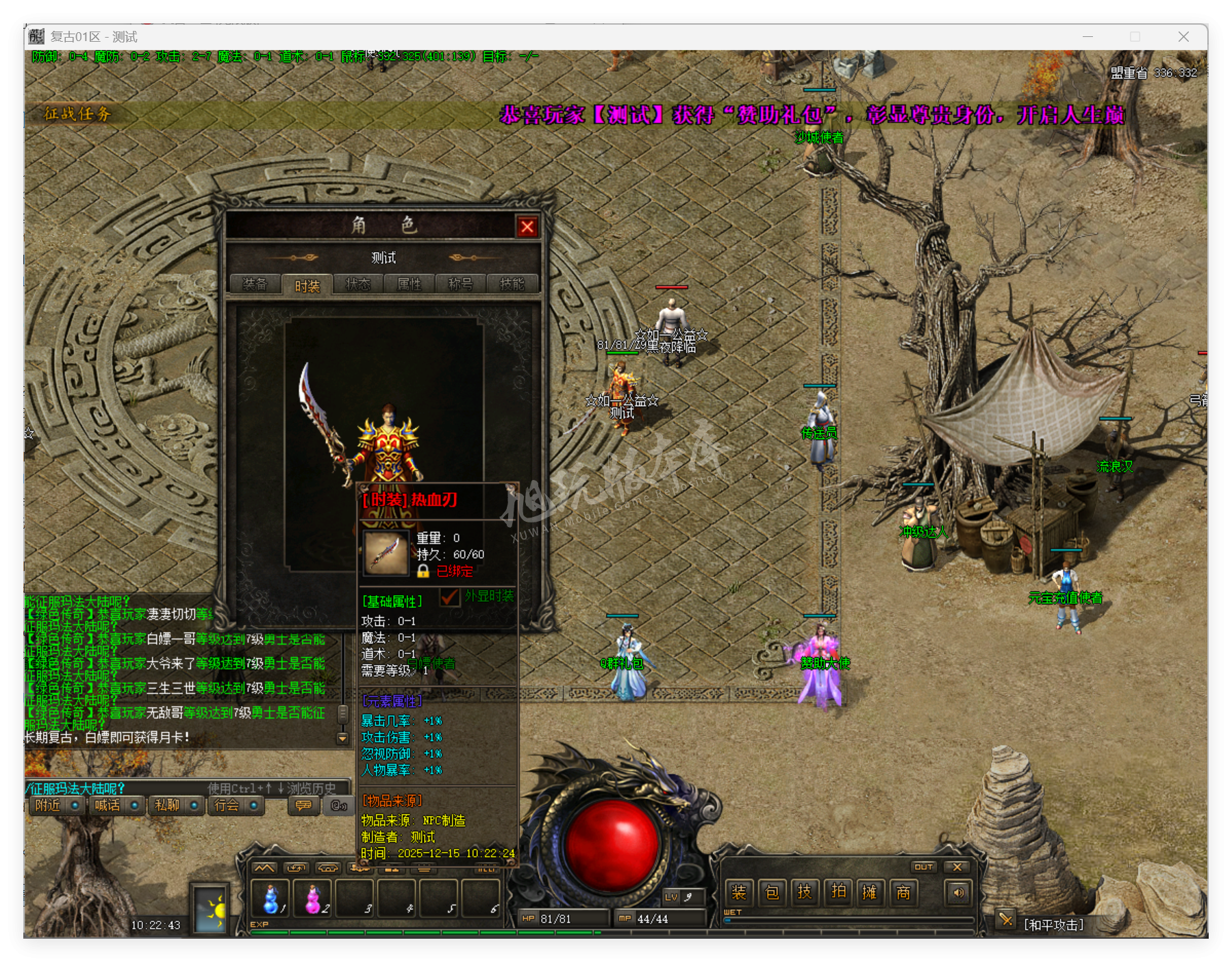Toggle the 附近 chat channel dot
1232x962 pixels.
75,806
